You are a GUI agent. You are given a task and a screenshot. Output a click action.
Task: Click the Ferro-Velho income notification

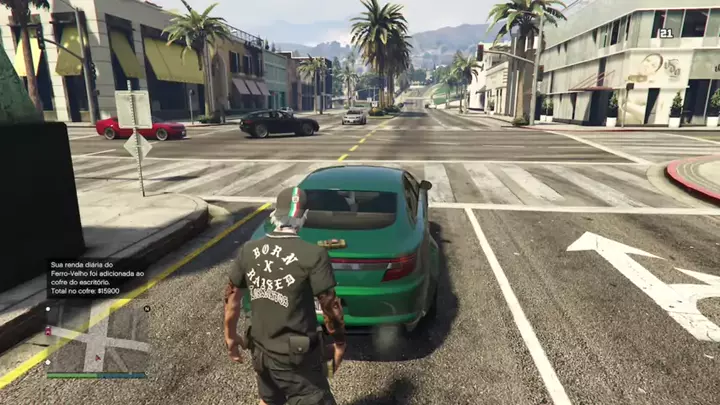point(98,278)
